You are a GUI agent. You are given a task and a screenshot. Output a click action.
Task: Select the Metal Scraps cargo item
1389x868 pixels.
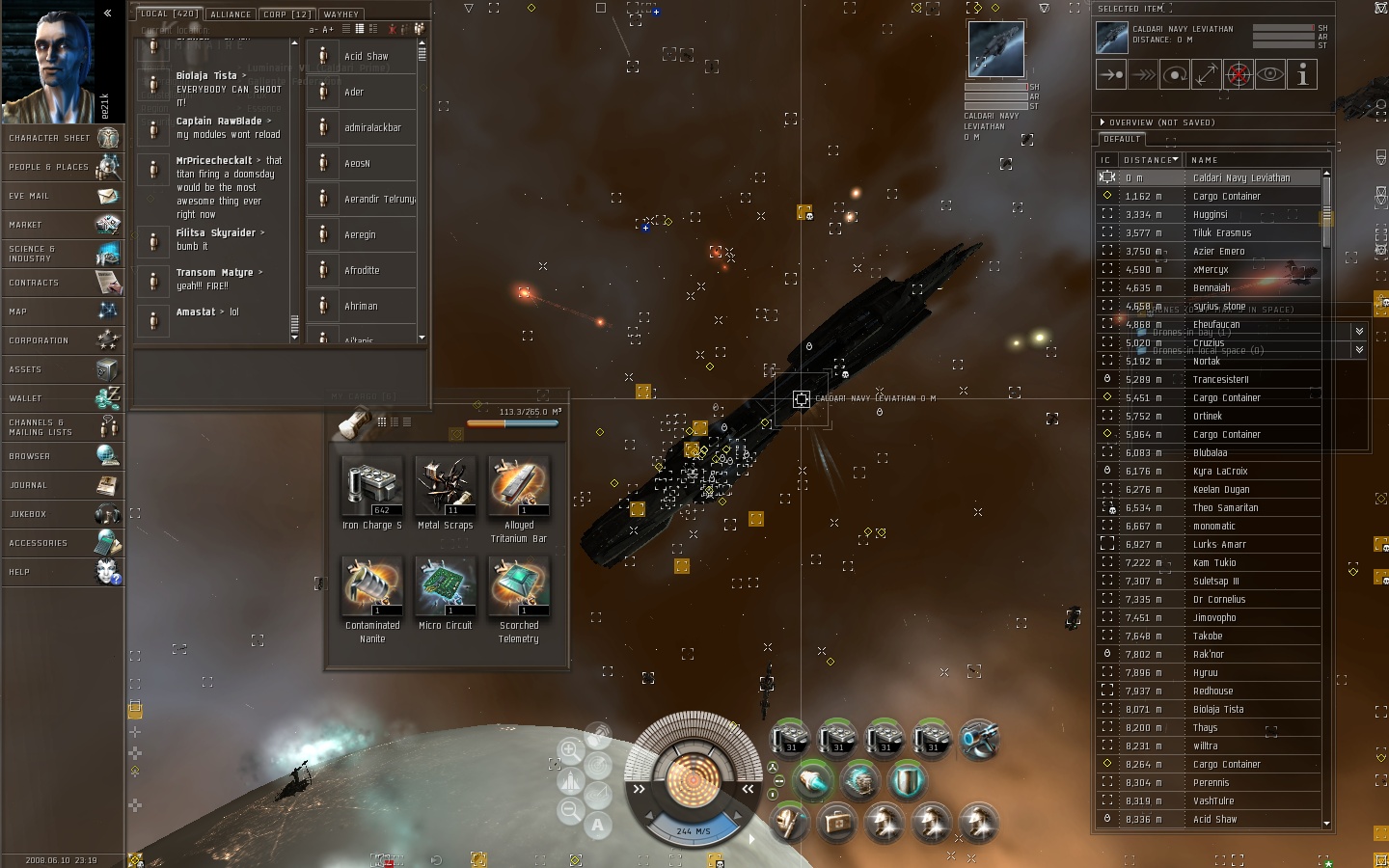coord(446,487)
